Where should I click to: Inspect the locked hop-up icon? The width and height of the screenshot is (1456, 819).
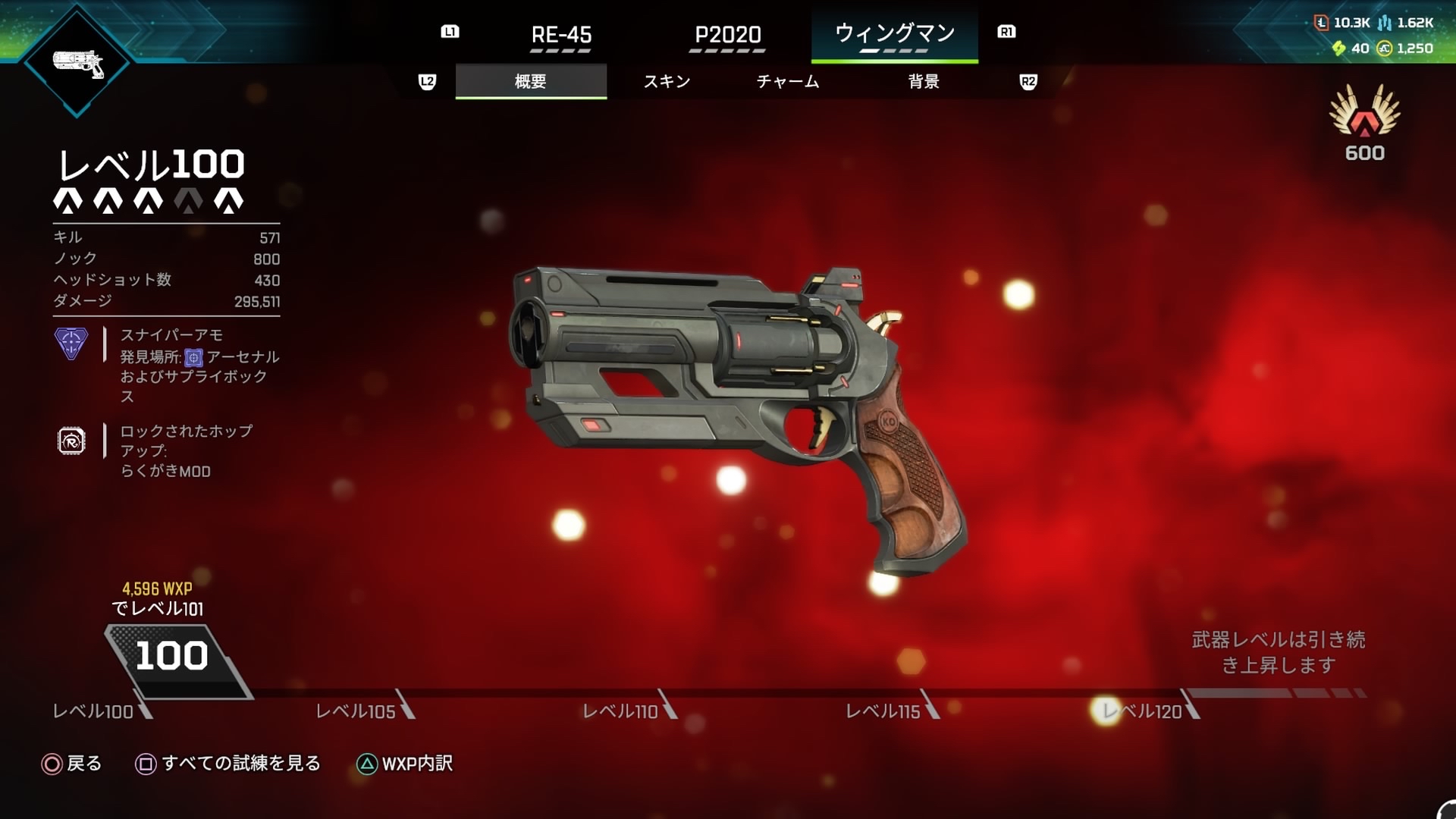pyautogui.click(x=71, y=441)
